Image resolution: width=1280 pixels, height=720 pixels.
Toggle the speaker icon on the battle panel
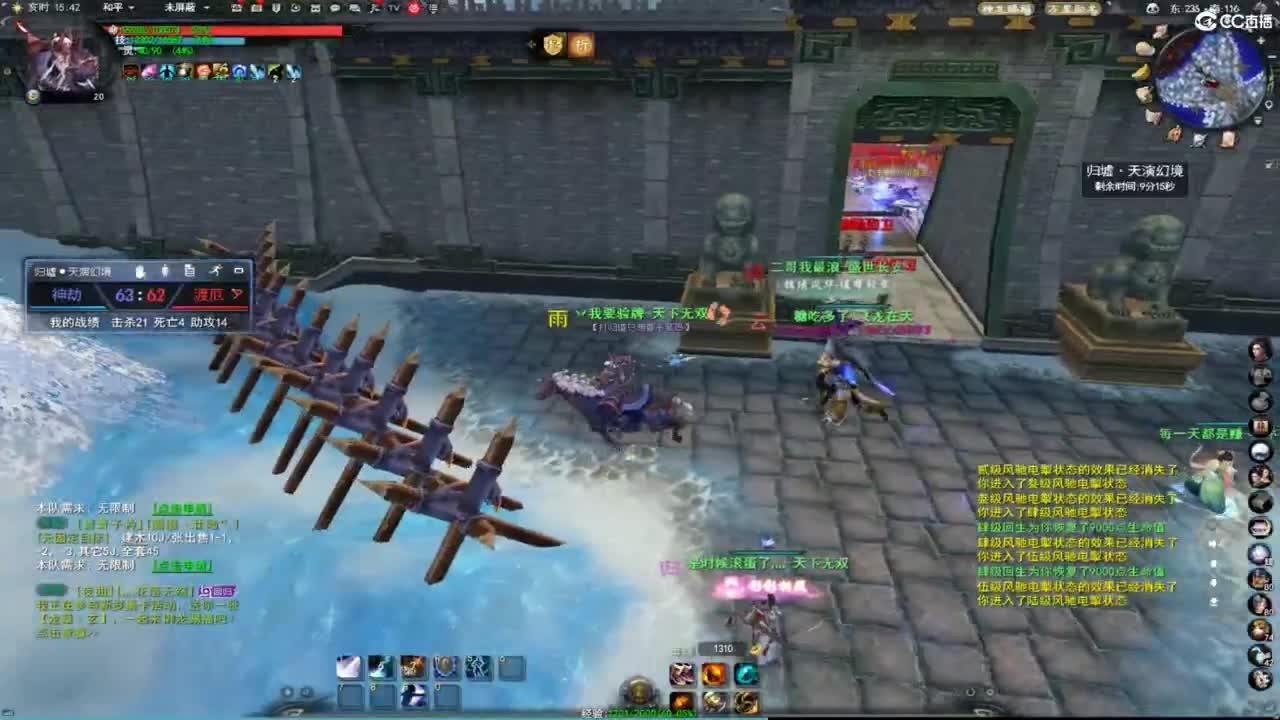point(165,271)
